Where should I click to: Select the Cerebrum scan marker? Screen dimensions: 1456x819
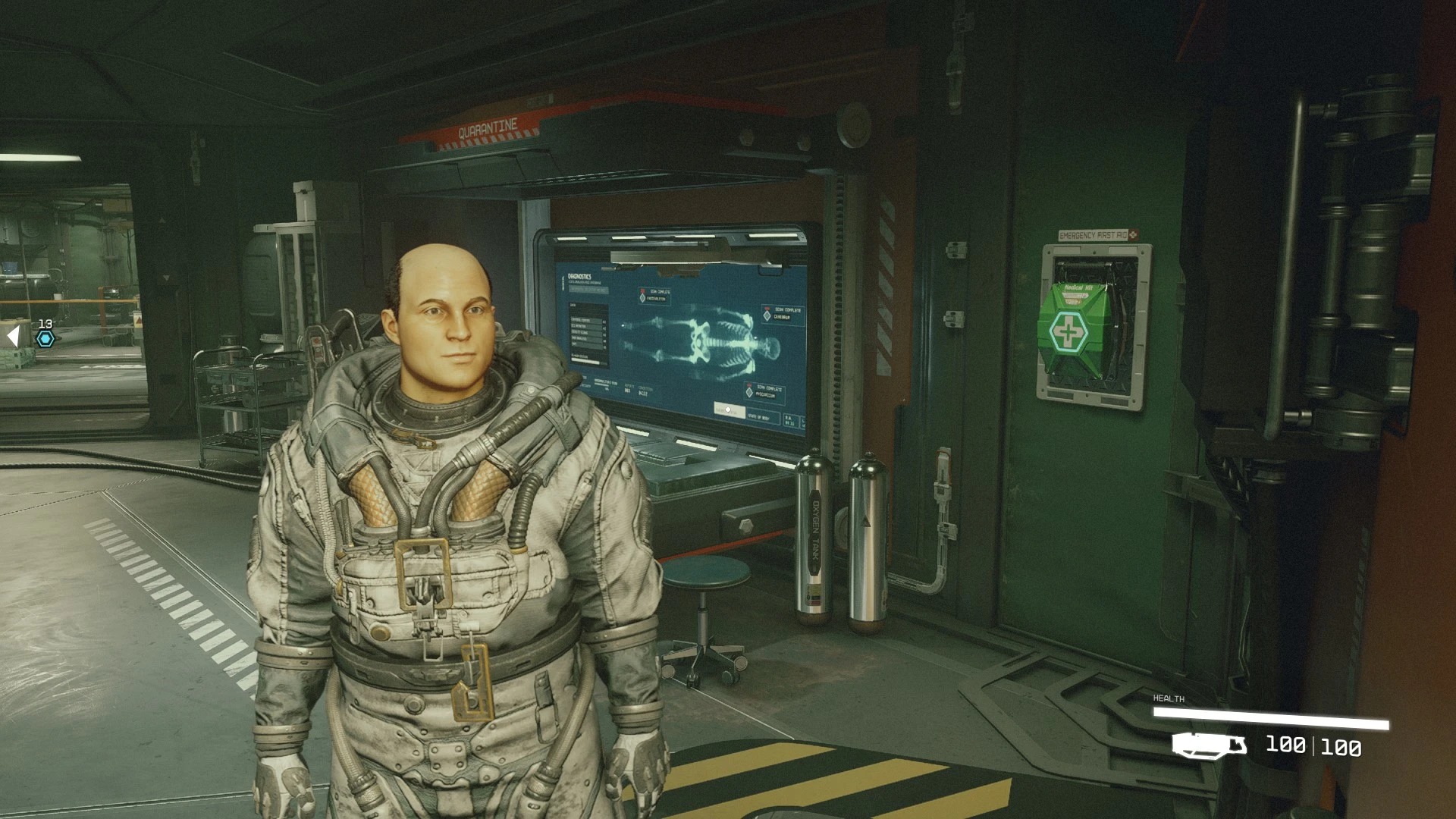coord(767,316)
